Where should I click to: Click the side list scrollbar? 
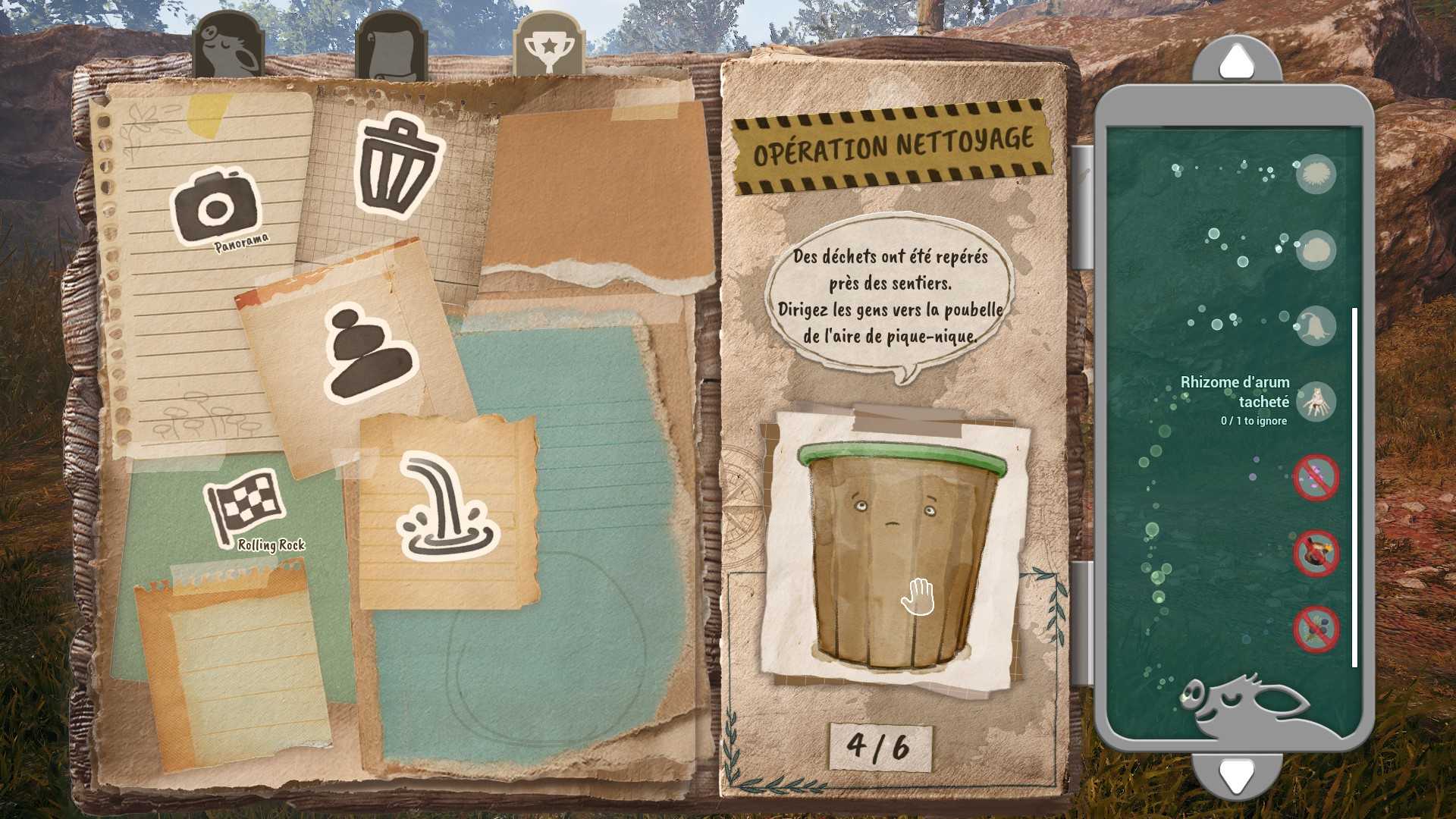pos(1354,487)
